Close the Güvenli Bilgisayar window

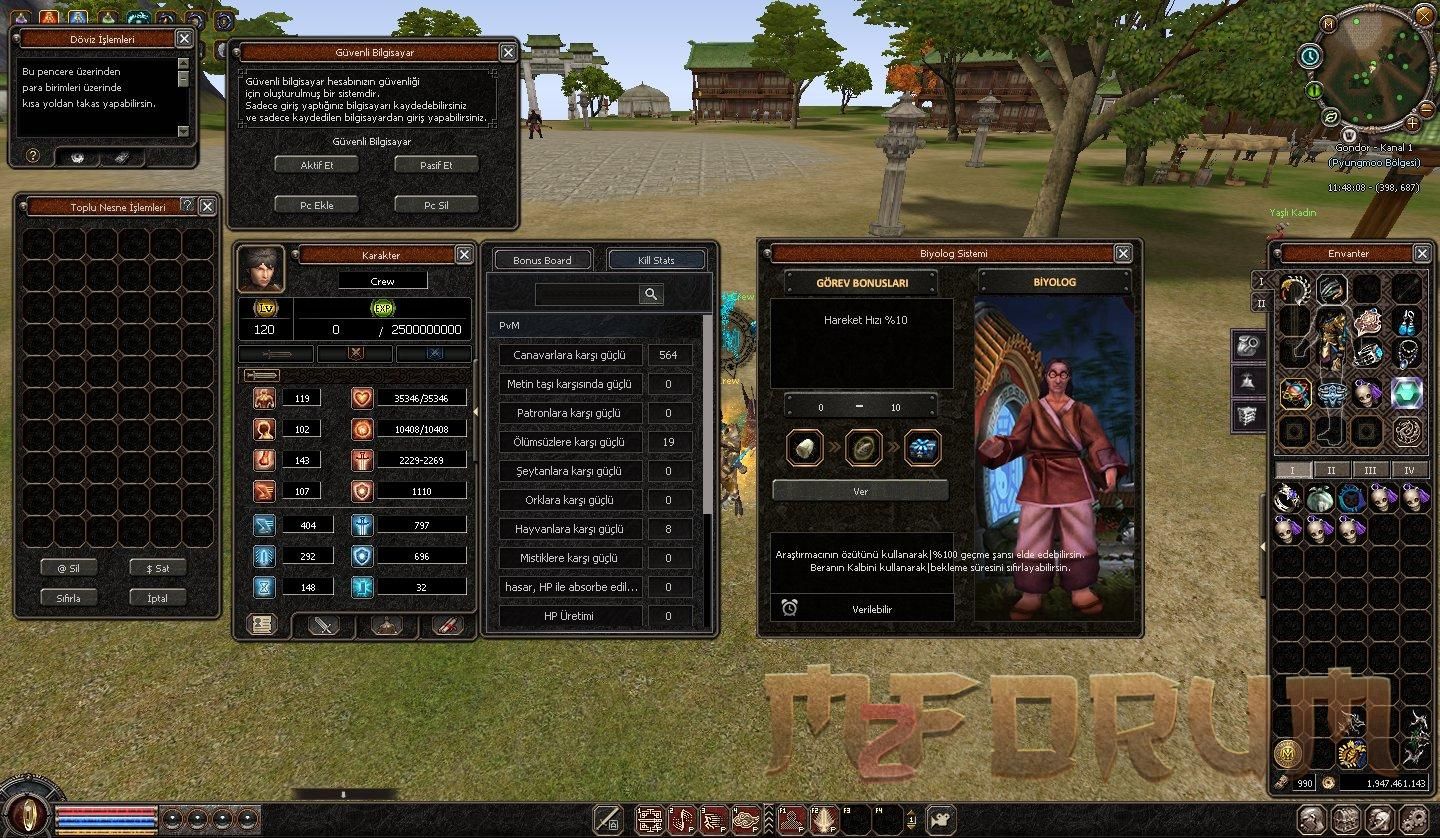[x=508, y=53]
